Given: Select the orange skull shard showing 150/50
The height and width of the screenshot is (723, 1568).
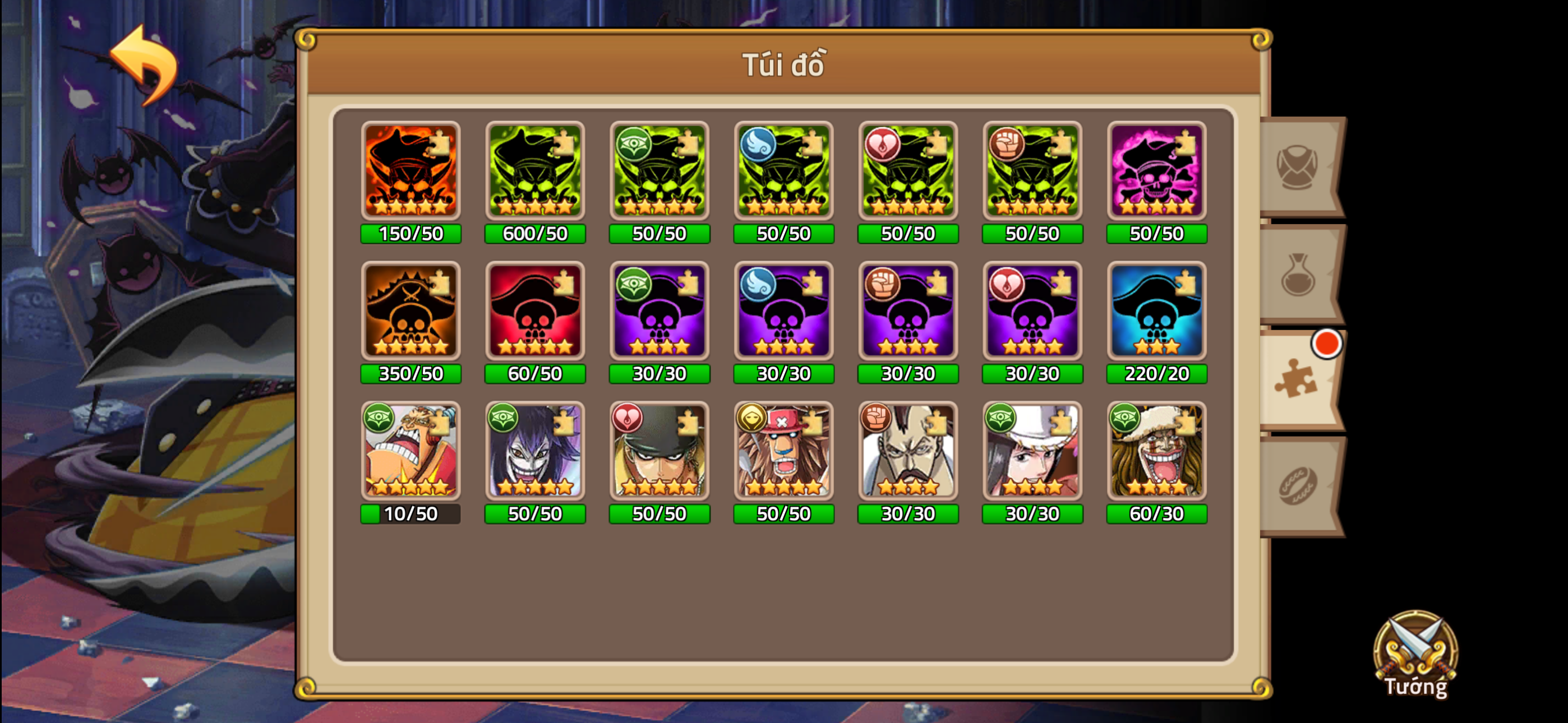Looking at the screenshot, I should (411, 172).
